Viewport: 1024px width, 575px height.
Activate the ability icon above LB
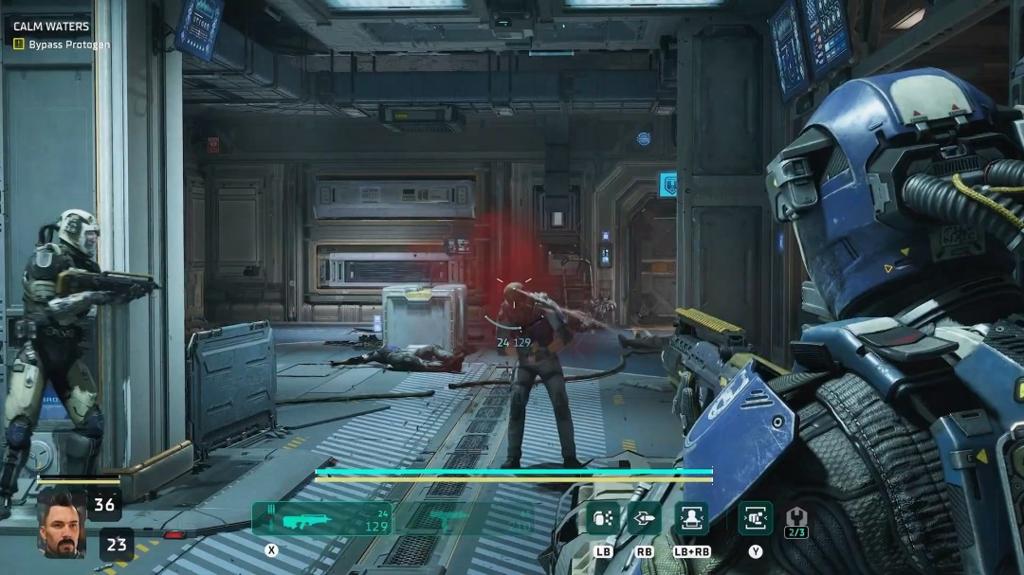603,518
